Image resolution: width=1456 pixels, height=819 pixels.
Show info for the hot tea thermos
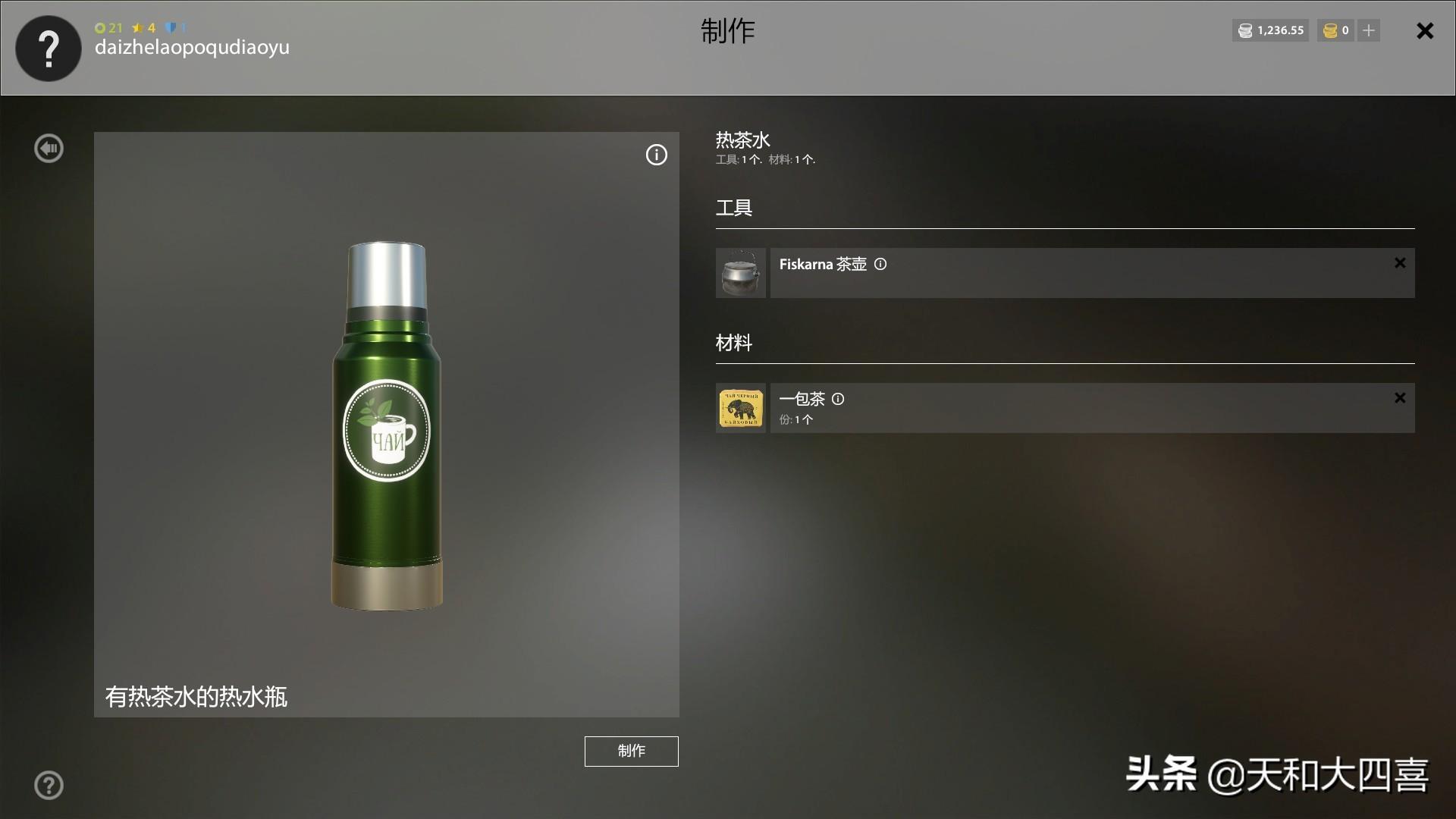point(656,155)
